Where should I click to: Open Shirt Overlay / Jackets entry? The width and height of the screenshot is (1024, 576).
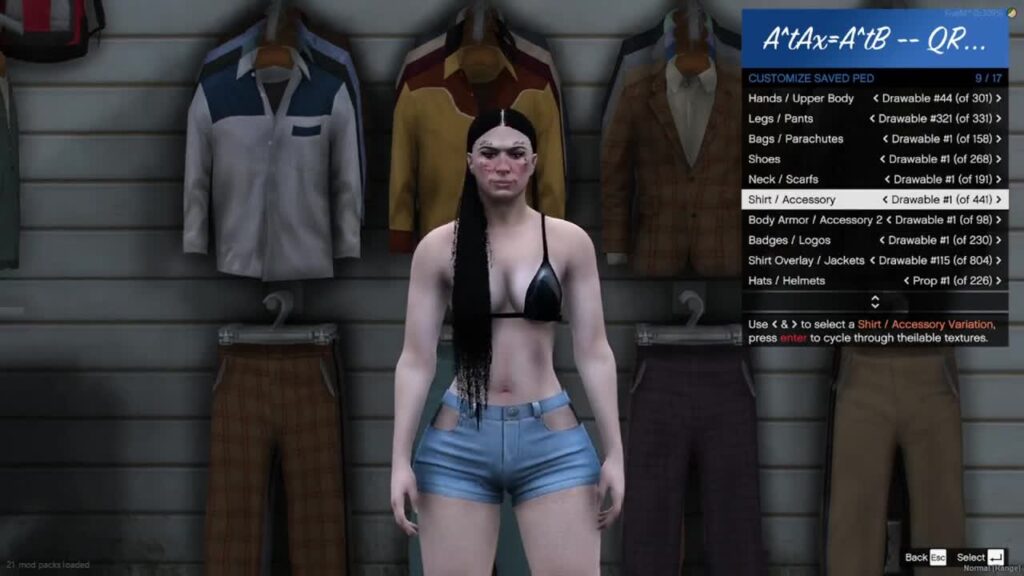coord(874,260)
